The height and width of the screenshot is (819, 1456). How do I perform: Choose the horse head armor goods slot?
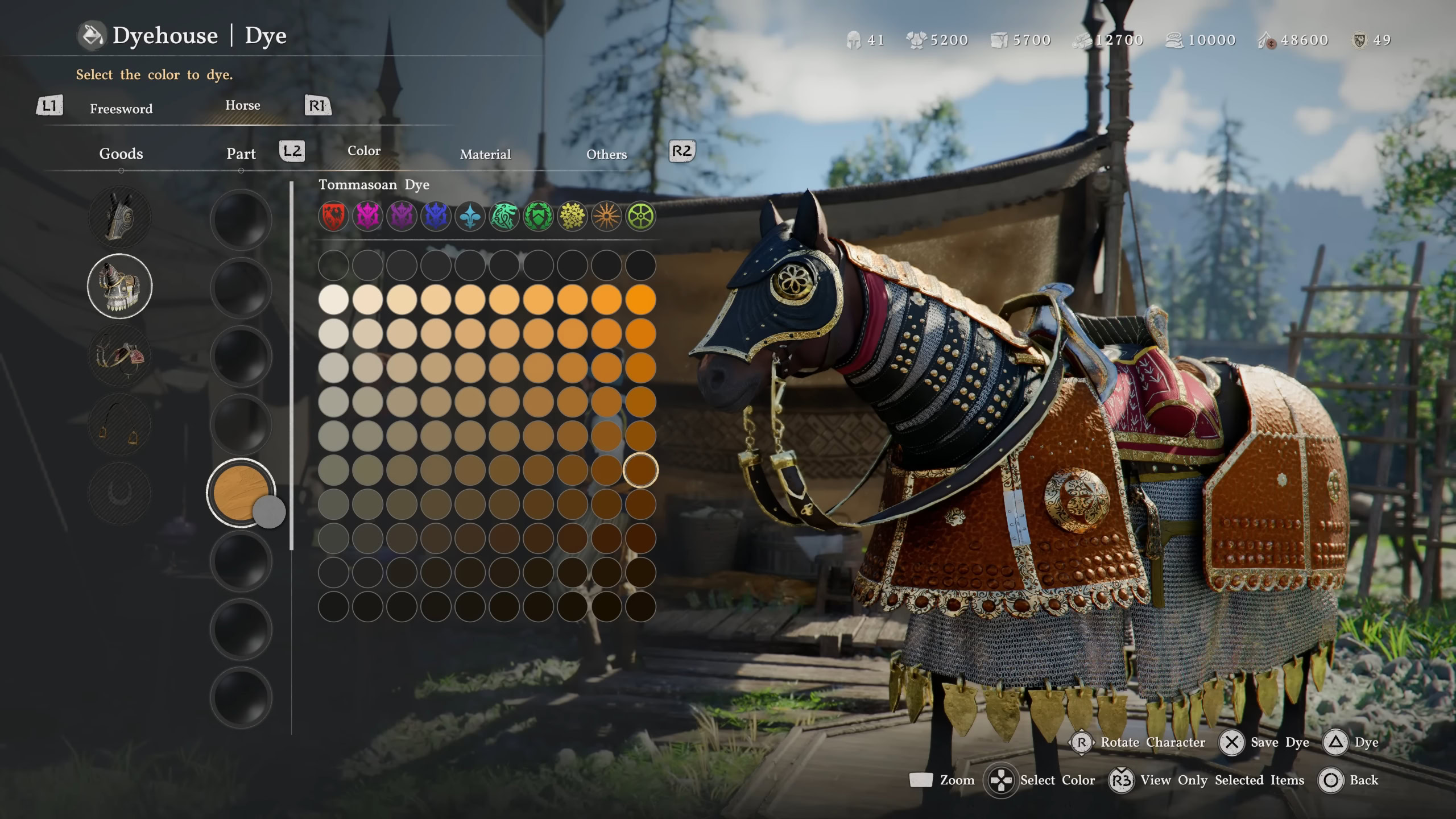pos(119,217)
